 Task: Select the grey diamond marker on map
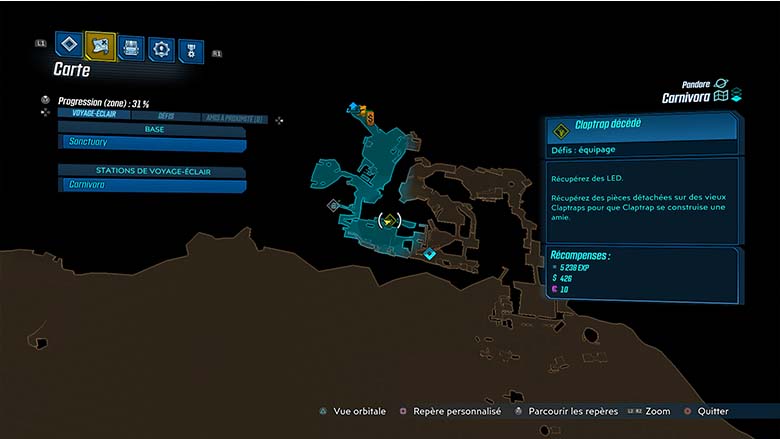click(x=334, y=205)
